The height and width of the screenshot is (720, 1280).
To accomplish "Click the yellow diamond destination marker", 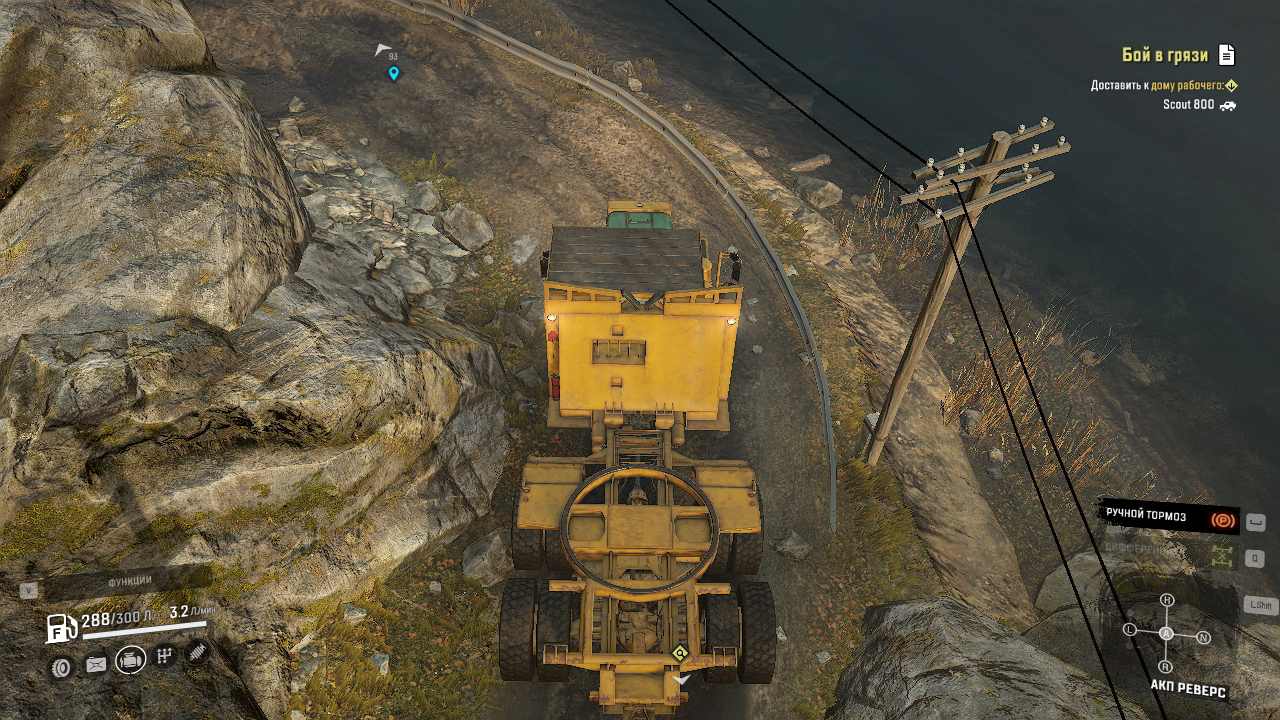I will tap(680, 653).
